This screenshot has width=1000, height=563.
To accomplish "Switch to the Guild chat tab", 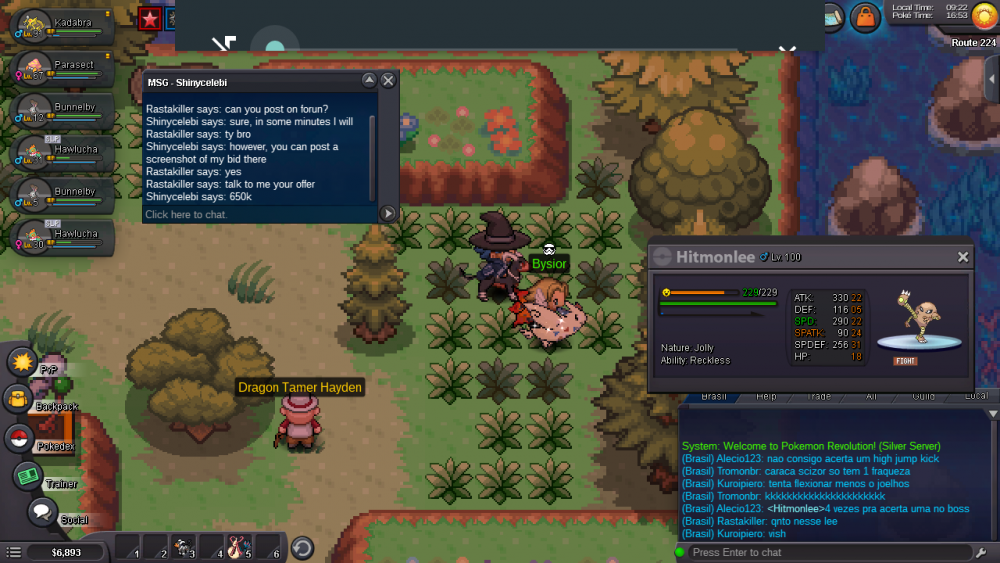I will 923,397.
